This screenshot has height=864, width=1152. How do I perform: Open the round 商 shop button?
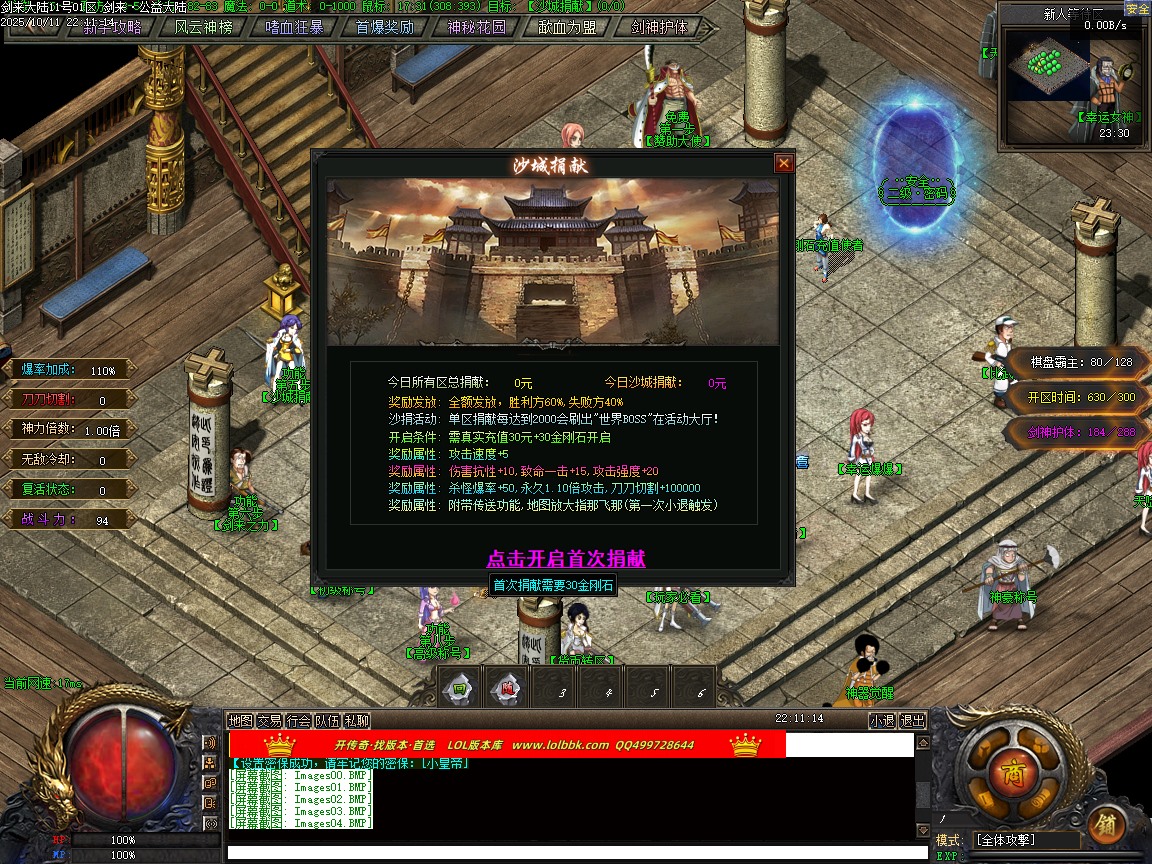point(1005,772)
